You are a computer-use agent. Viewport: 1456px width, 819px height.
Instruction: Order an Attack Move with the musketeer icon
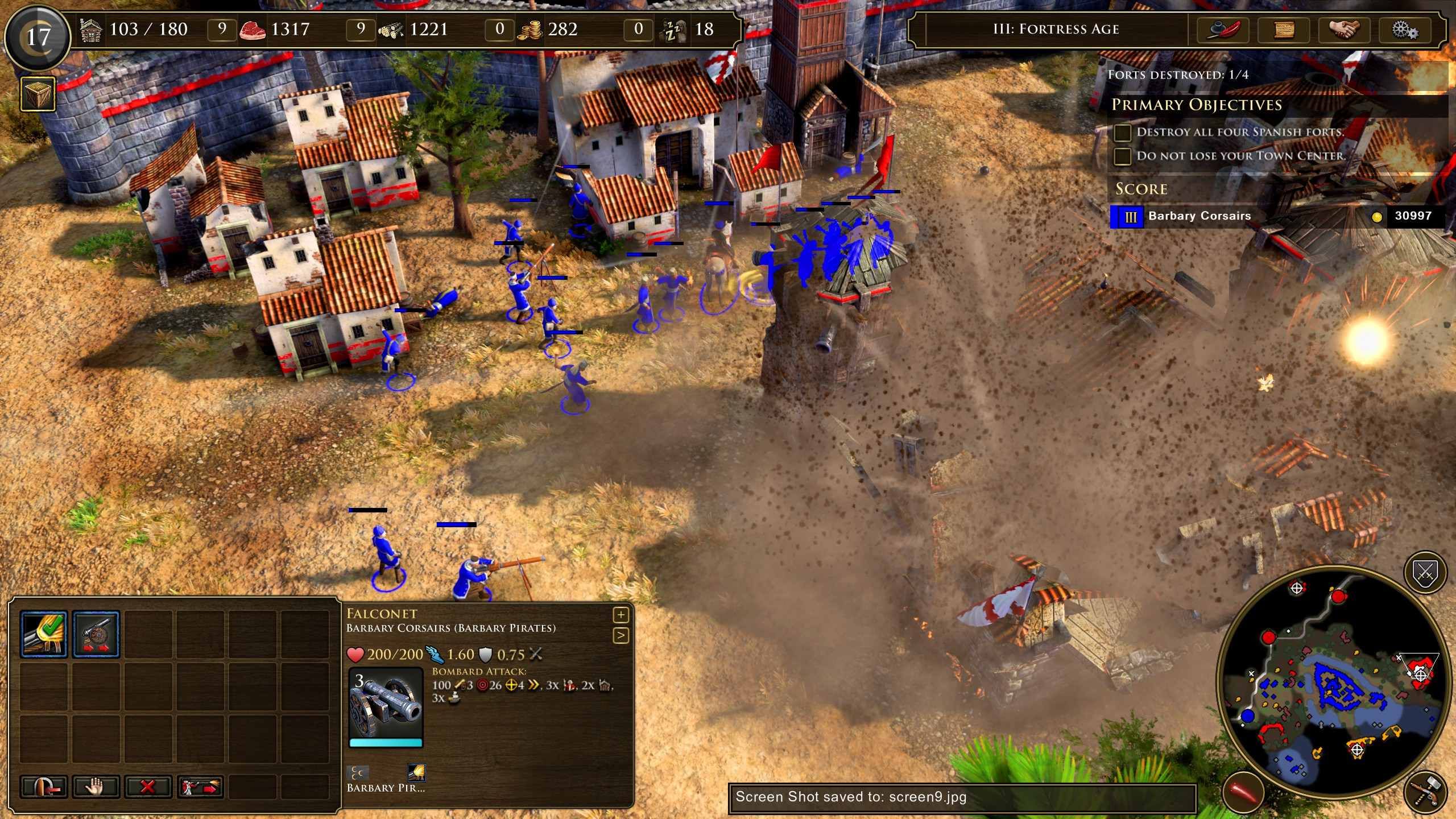(200, 787)
